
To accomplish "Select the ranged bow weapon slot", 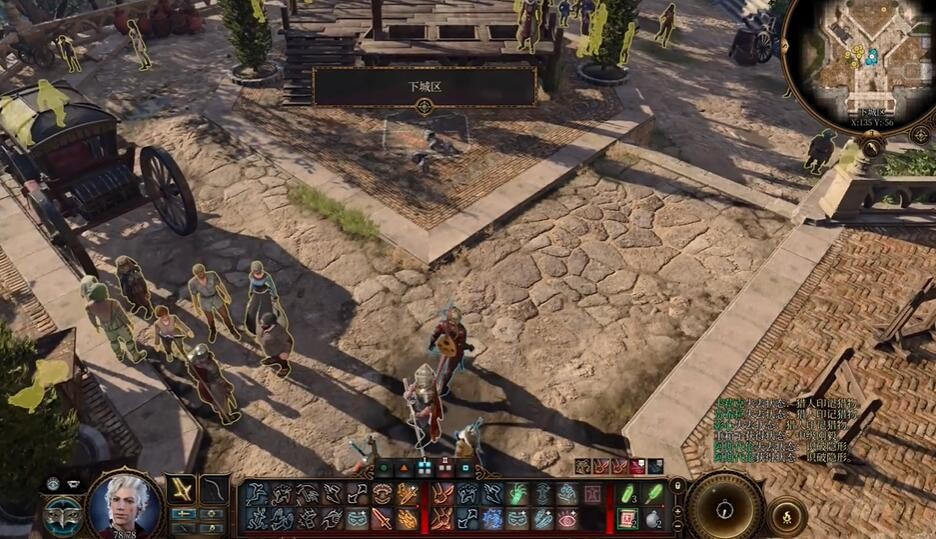I will pyautogui.click(x=213, y=490).
